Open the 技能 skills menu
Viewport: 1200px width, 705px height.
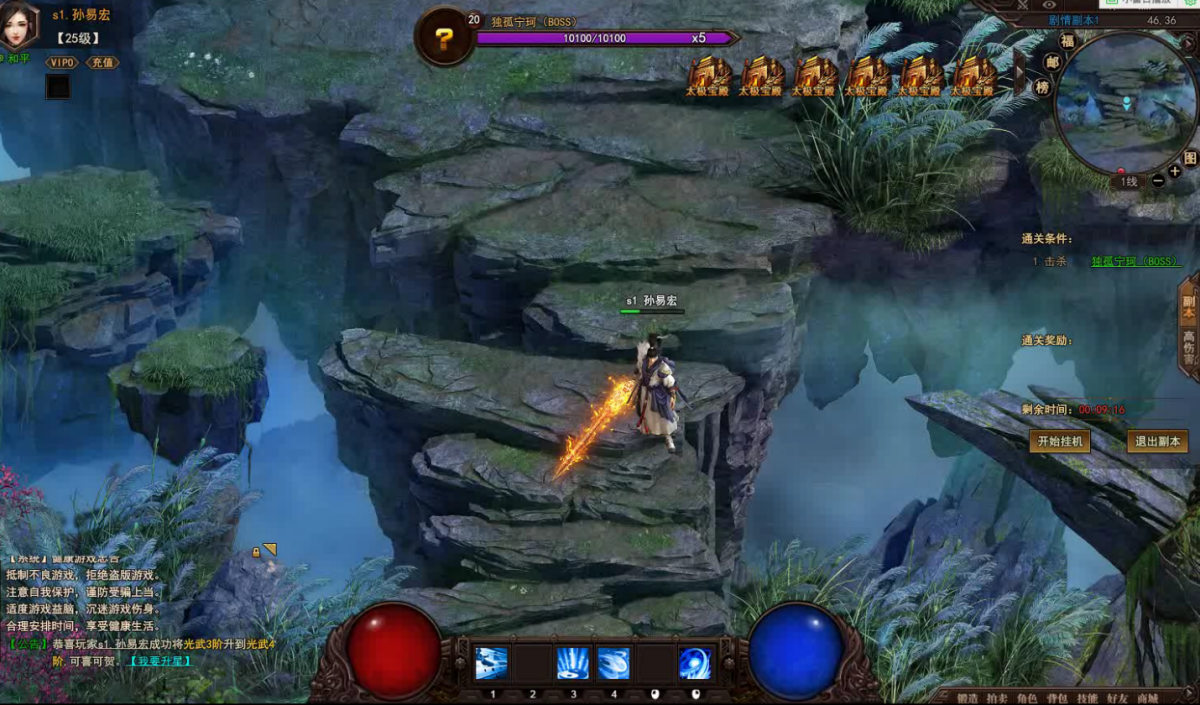point(1087,697)
